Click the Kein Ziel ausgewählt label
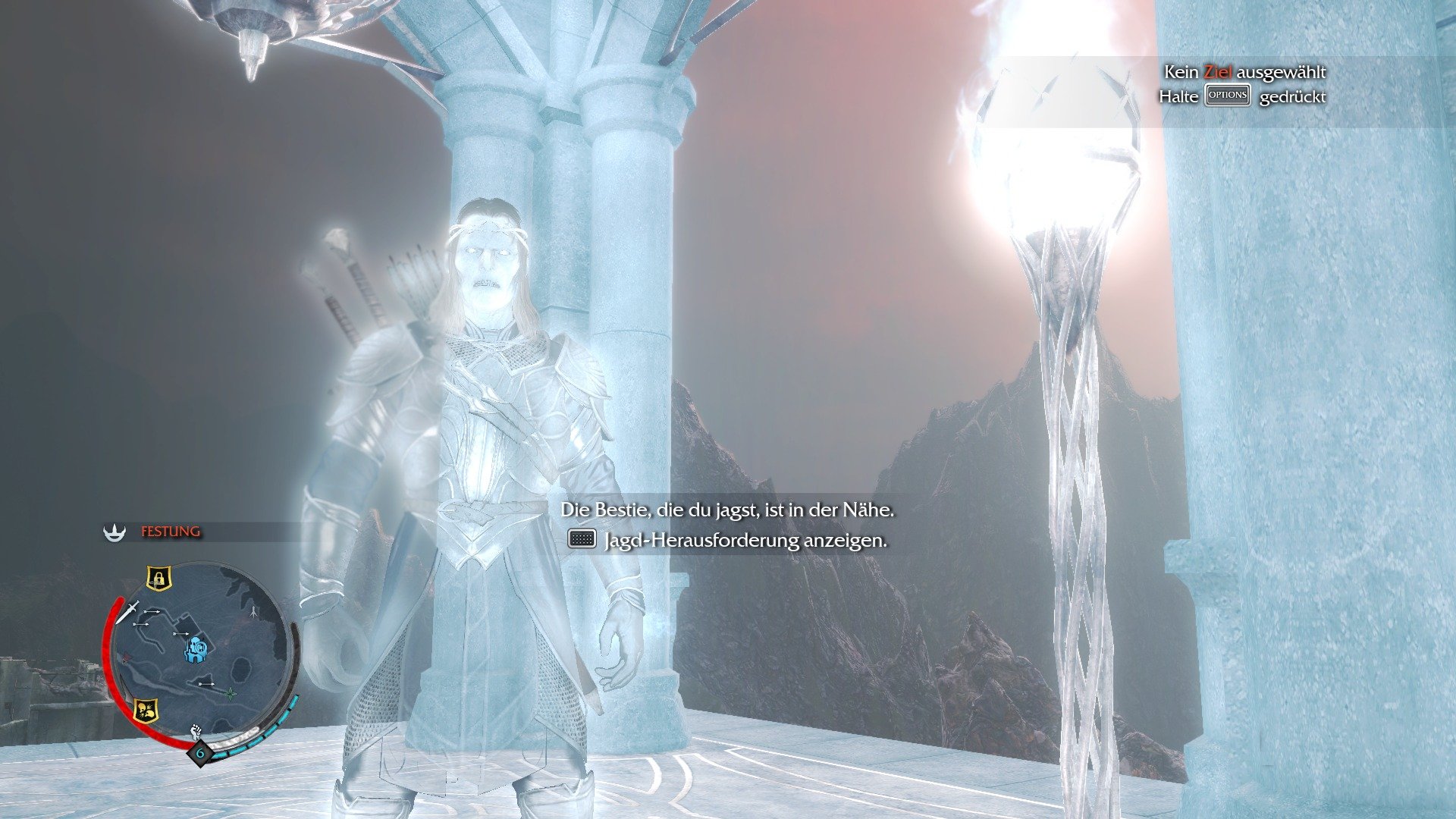Image resolution: width=1456 pixels, height=819 pixels. click(x=1244, y=74)
